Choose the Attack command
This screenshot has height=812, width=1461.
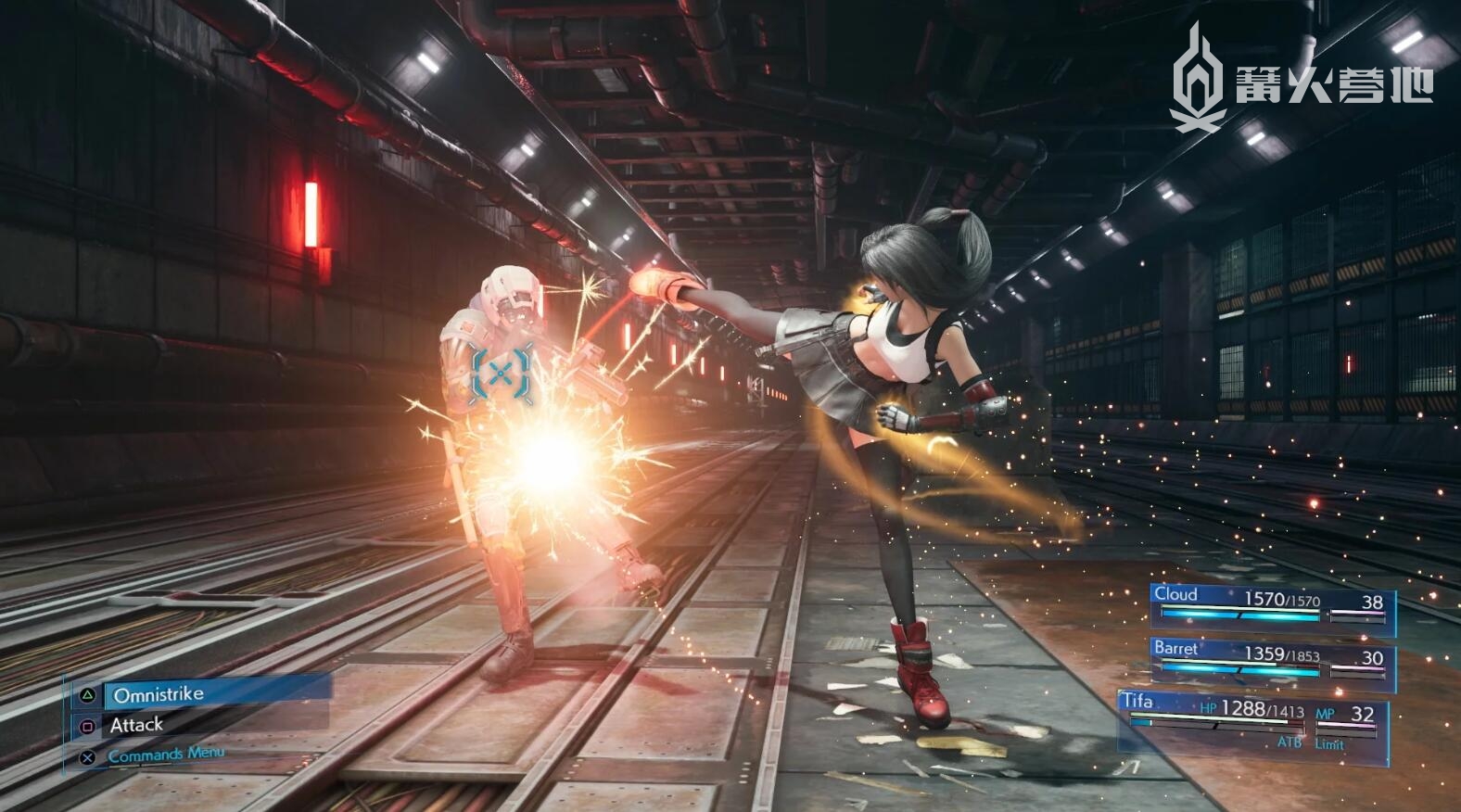click(x=137, y=725)
